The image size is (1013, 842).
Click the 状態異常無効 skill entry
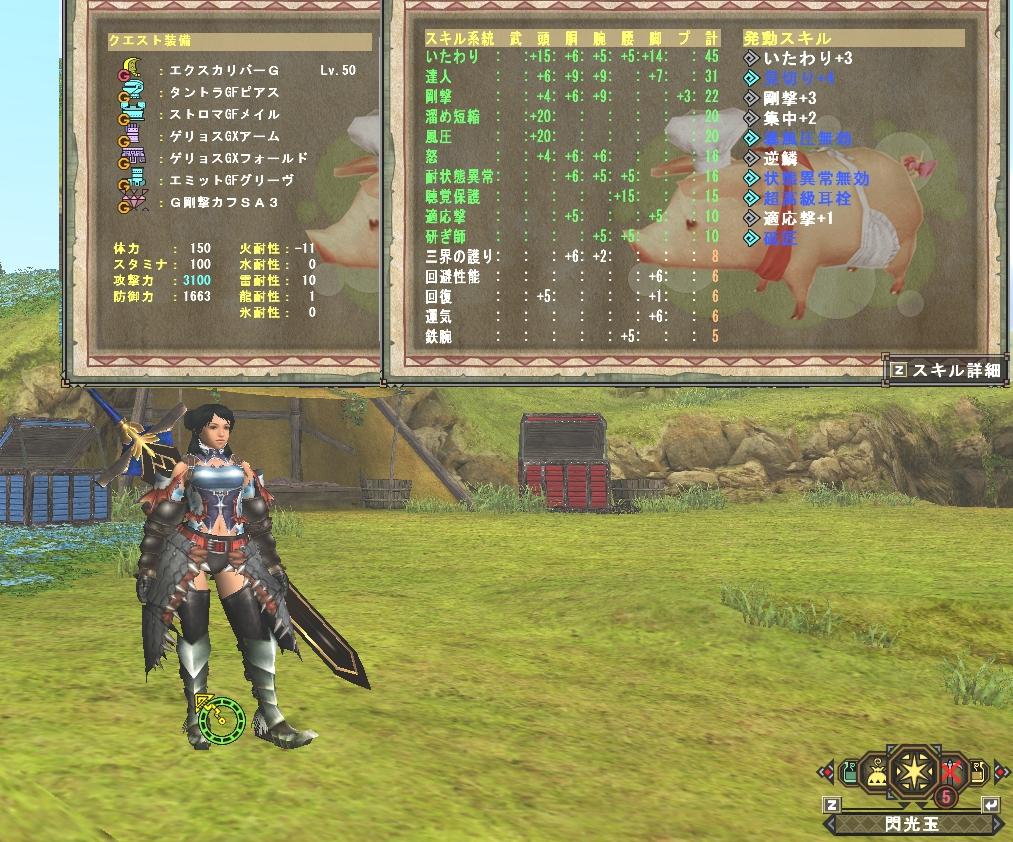816,178
